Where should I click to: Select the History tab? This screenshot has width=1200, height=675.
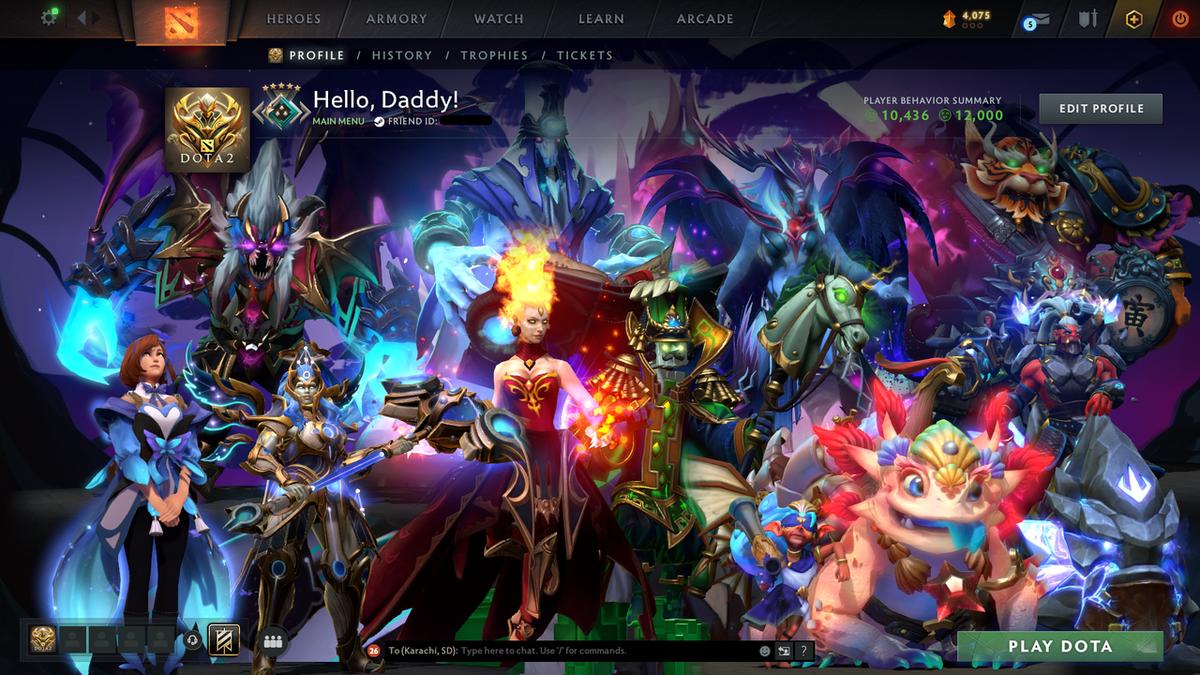coord(402,56)
